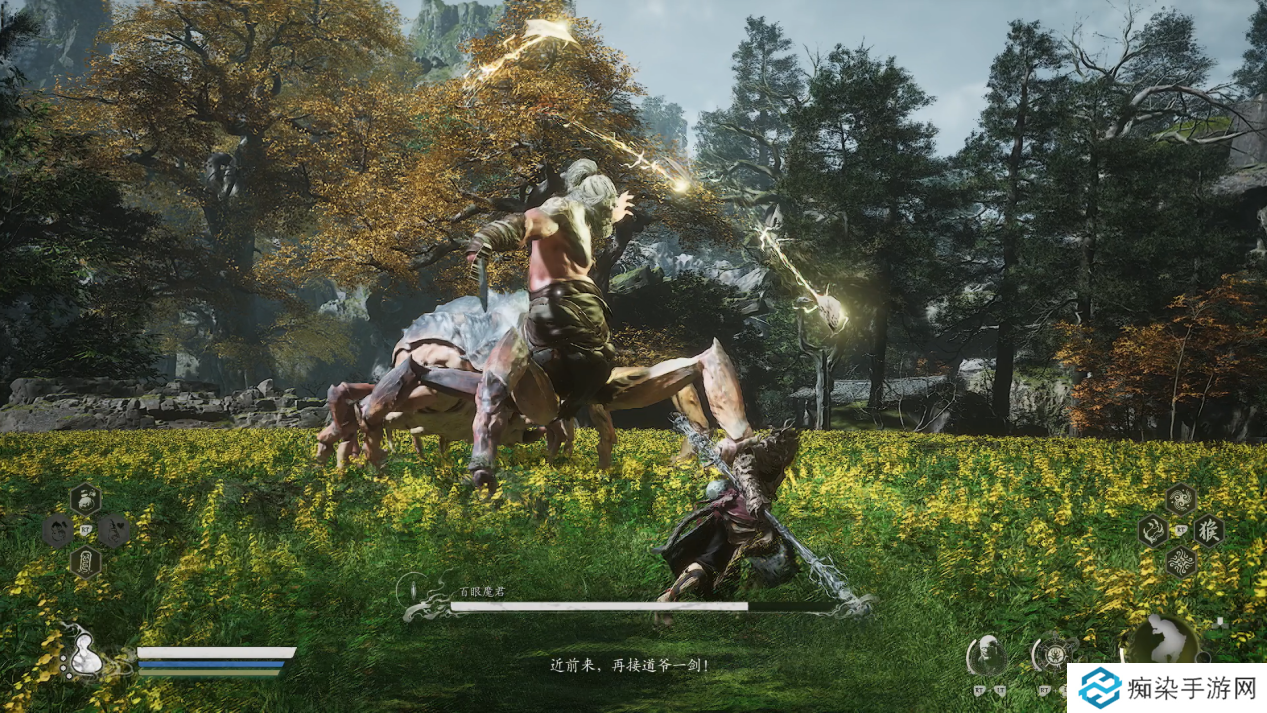Trigger the 猴 monkey spell hexagon
The image size is (1267, 713).
click(x=1209, y=530)
